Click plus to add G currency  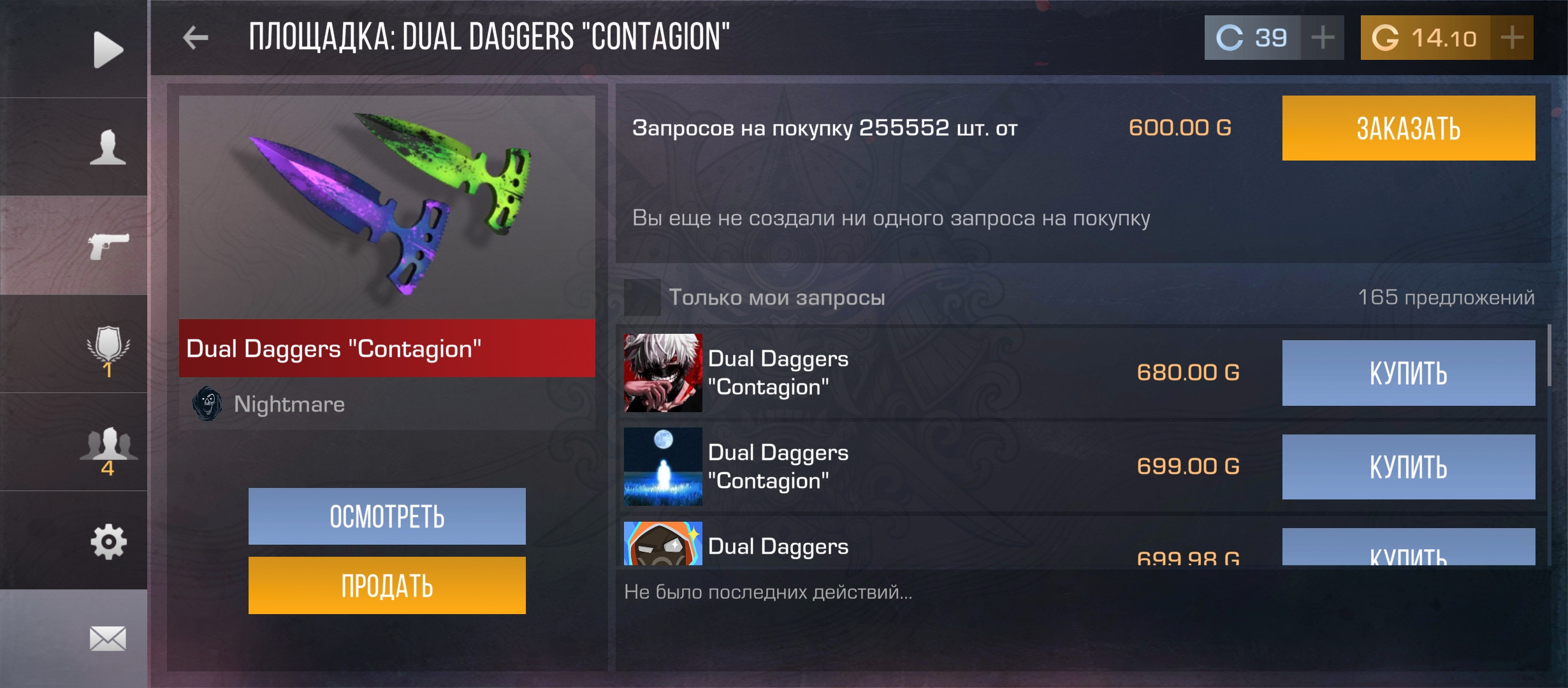(x=1512, y=38)
